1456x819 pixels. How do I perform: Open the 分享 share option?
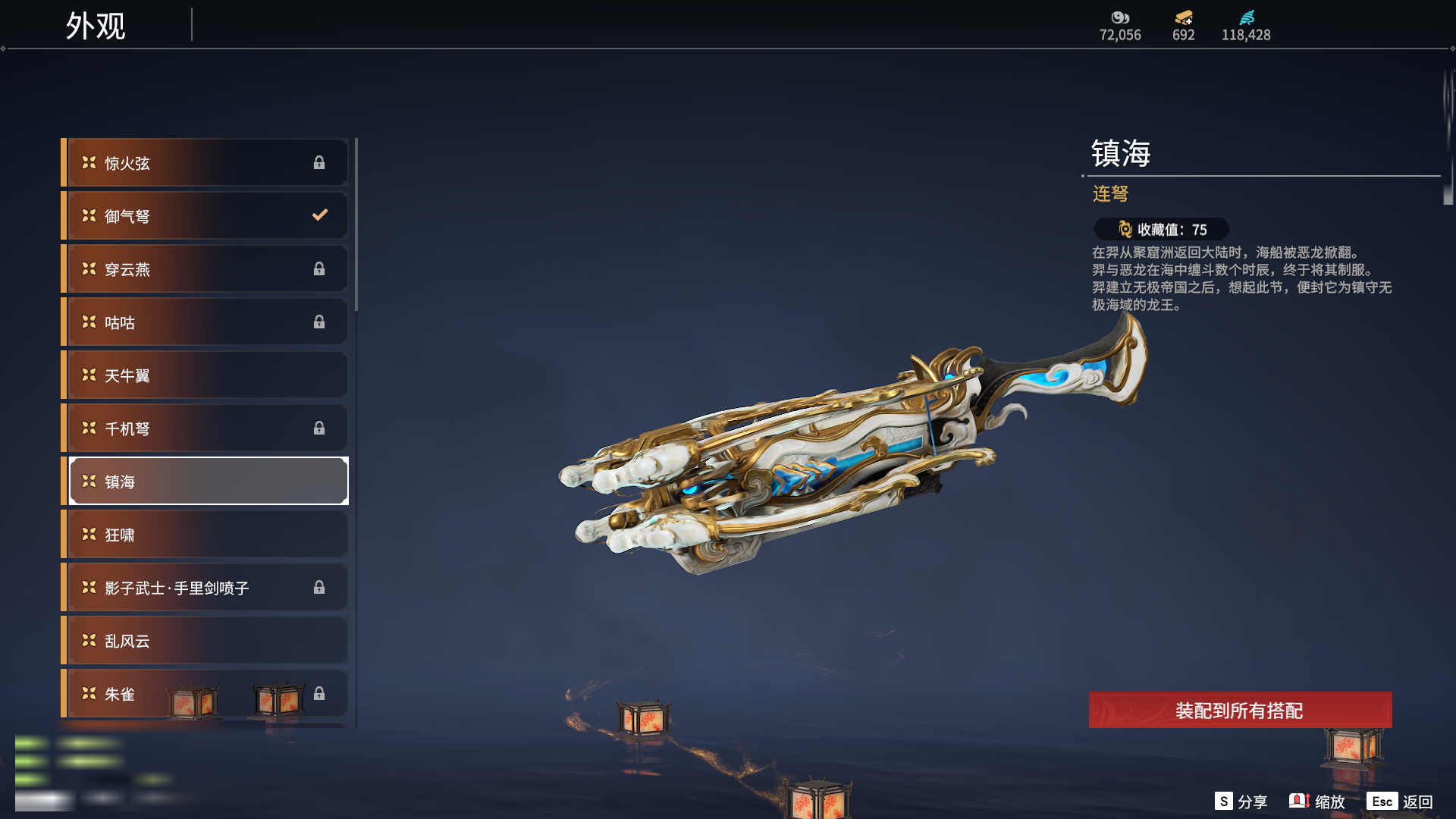[x=1241, y=802]
